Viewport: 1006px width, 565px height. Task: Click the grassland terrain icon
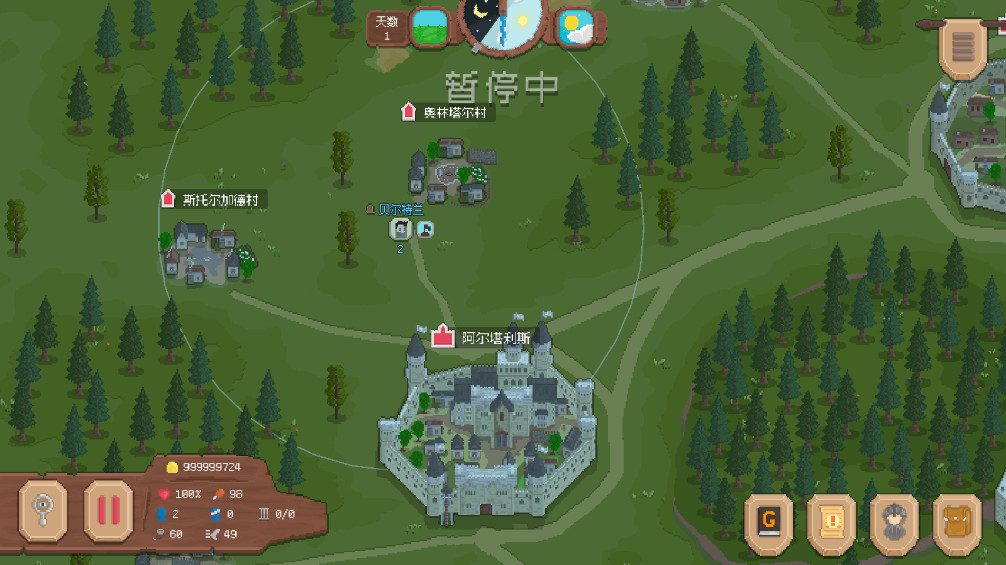click(x=430, y=27)
